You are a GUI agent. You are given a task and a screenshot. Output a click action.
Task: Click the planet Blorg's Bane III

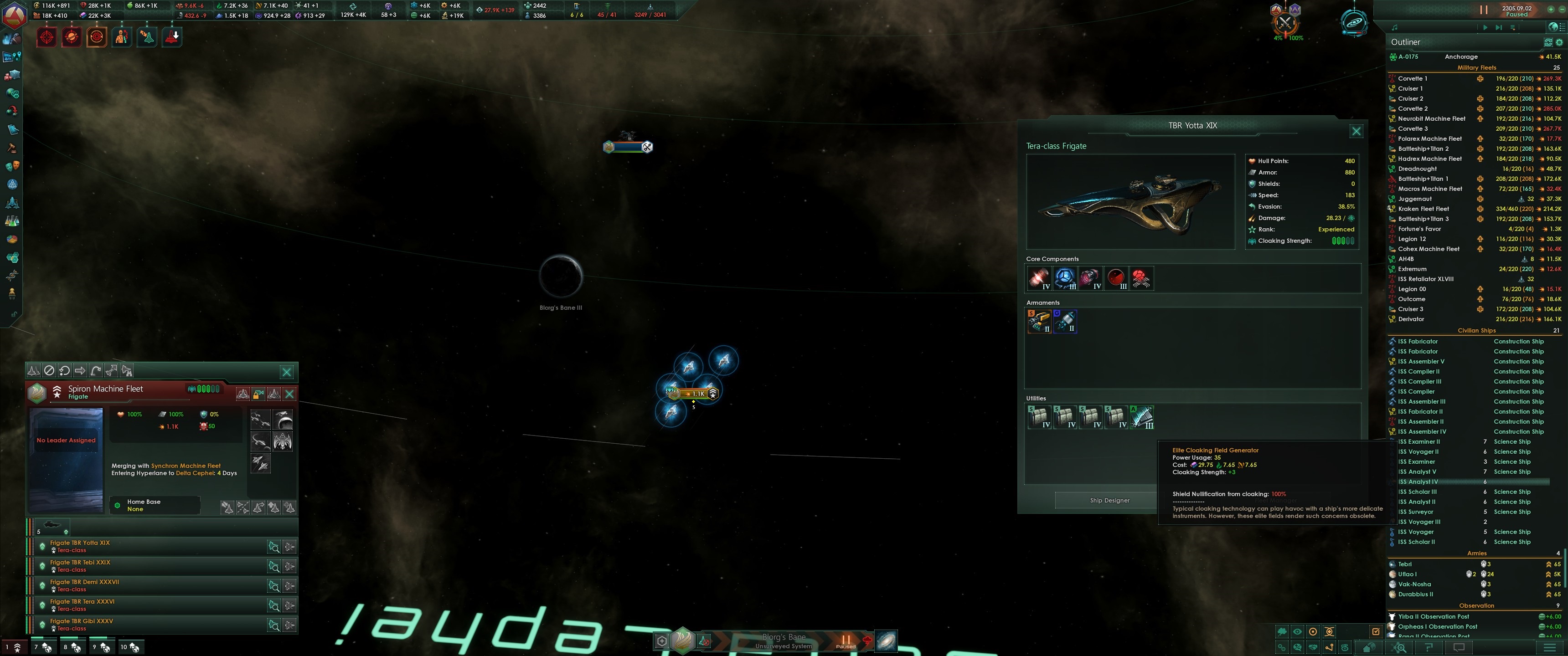pos(560,277)
